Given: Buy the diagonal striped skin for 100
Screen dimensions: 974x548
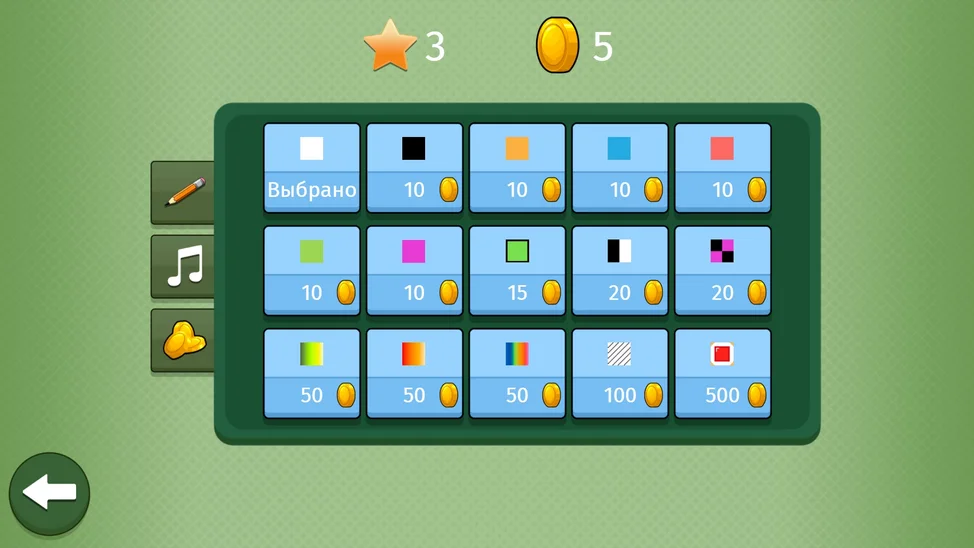Looking at the screenshot, I should coord(620,374).
